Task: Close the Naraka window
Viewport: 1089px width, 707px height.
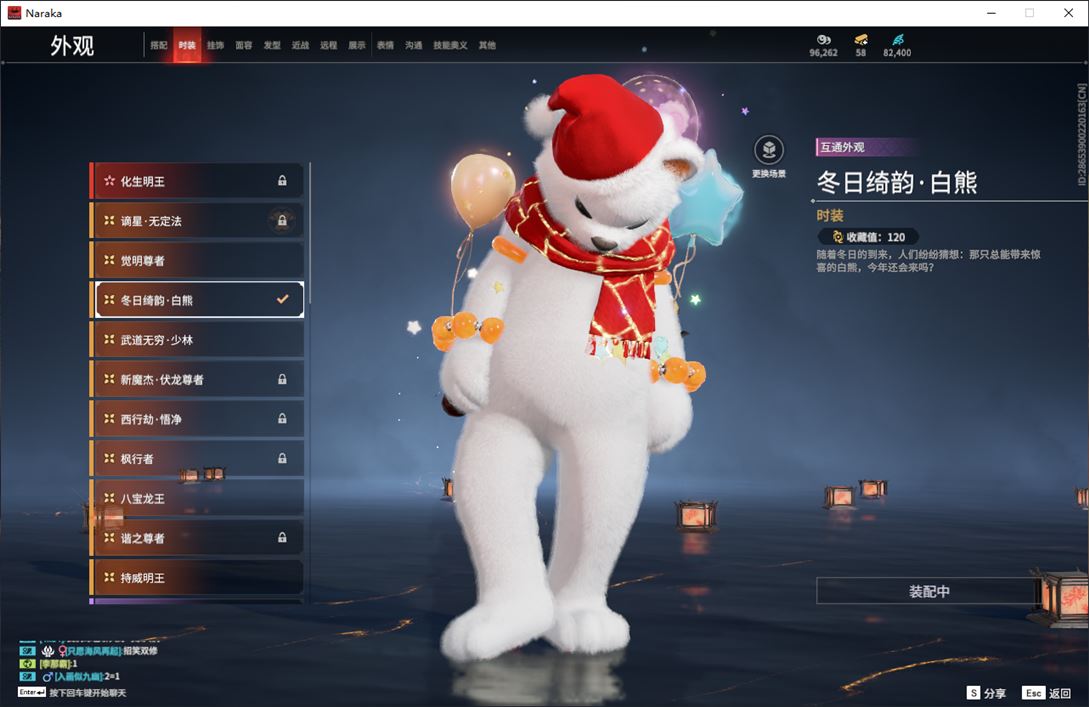Action: pos(1067,13)
